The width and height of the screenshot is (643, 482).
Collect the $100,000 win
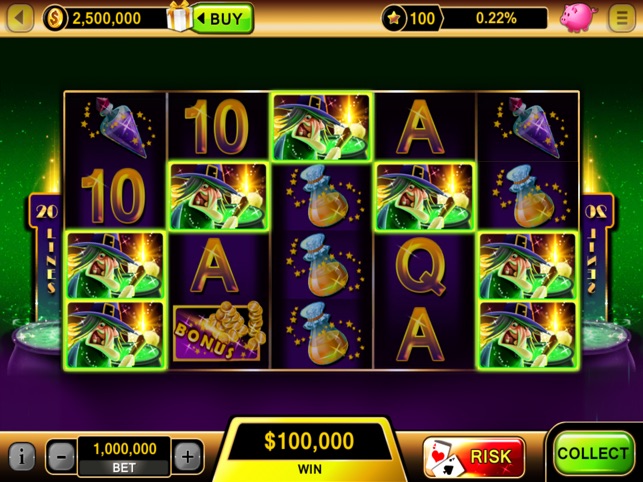click(593, 453)
